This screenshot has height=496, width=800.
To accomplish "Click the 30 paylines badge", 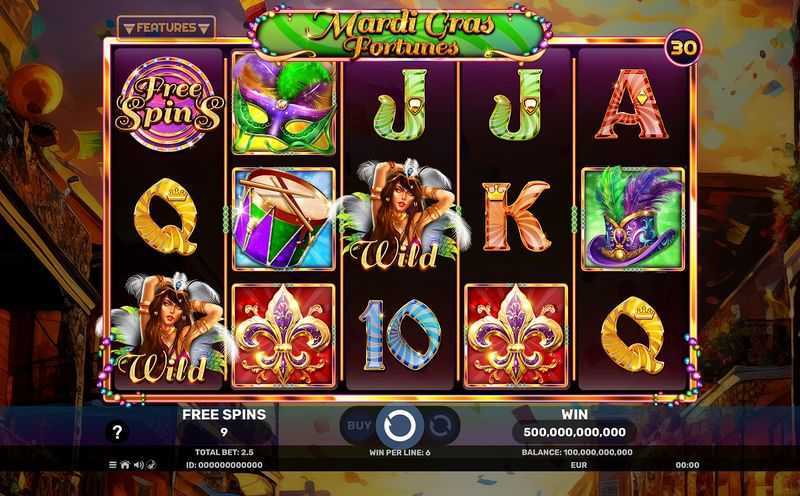I will [680, 47].
